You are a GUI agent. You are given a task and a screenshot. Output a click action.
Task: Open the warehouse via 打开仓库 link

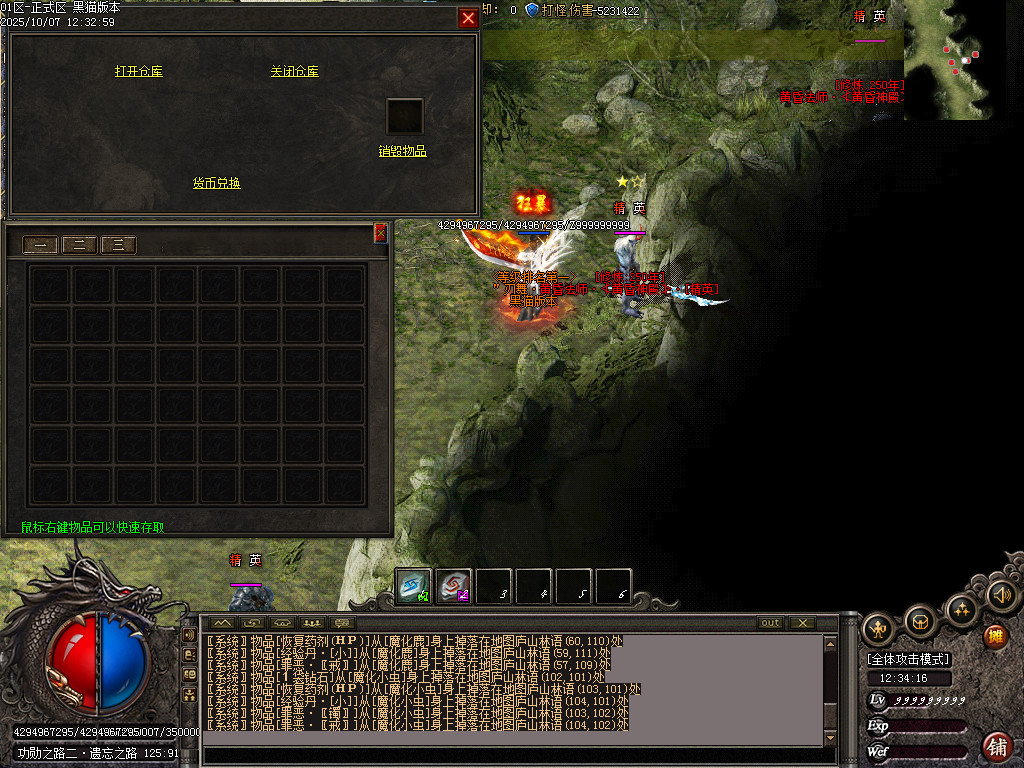tap(138, 72)
